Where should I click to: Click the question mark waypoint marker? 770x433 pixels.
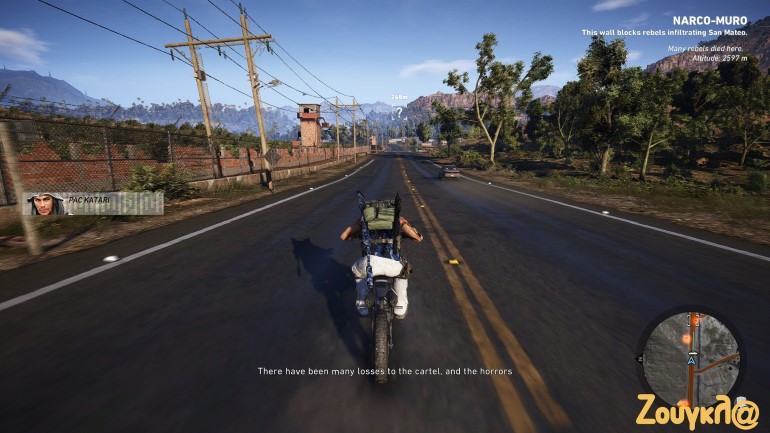pyautogui.click(x=399, y=112)
